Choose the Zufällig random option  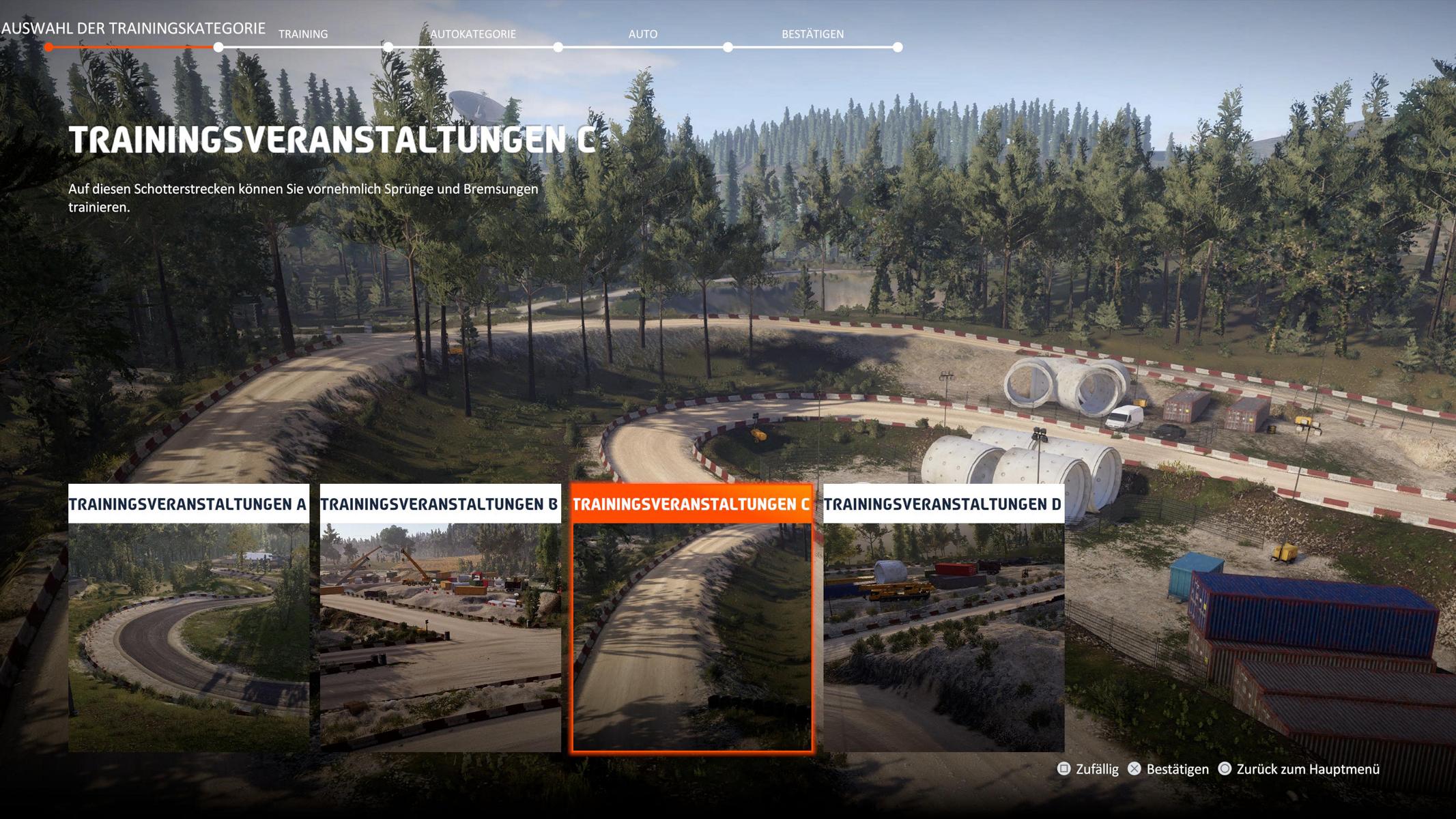[x=1088, y=769]
